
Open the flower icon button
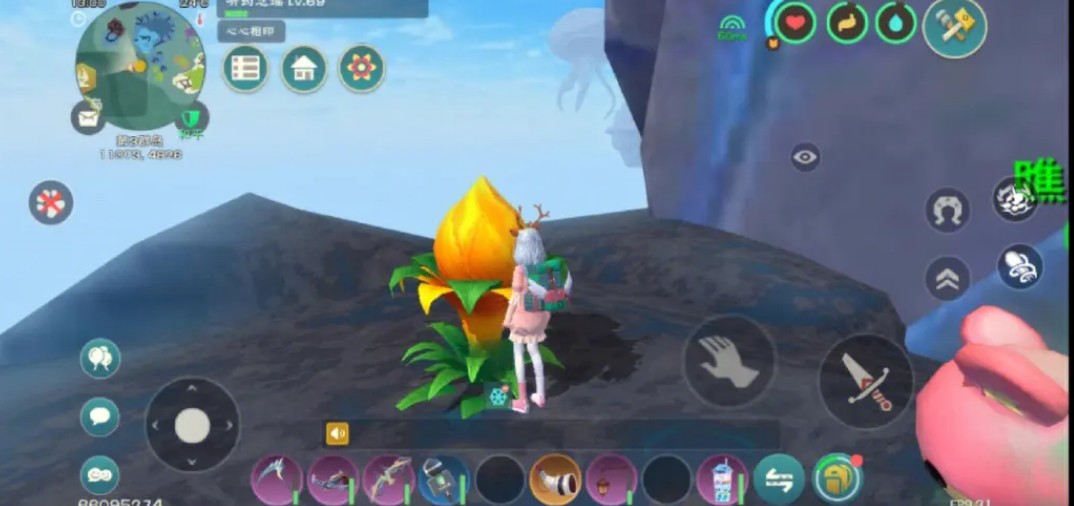[361, 68]
